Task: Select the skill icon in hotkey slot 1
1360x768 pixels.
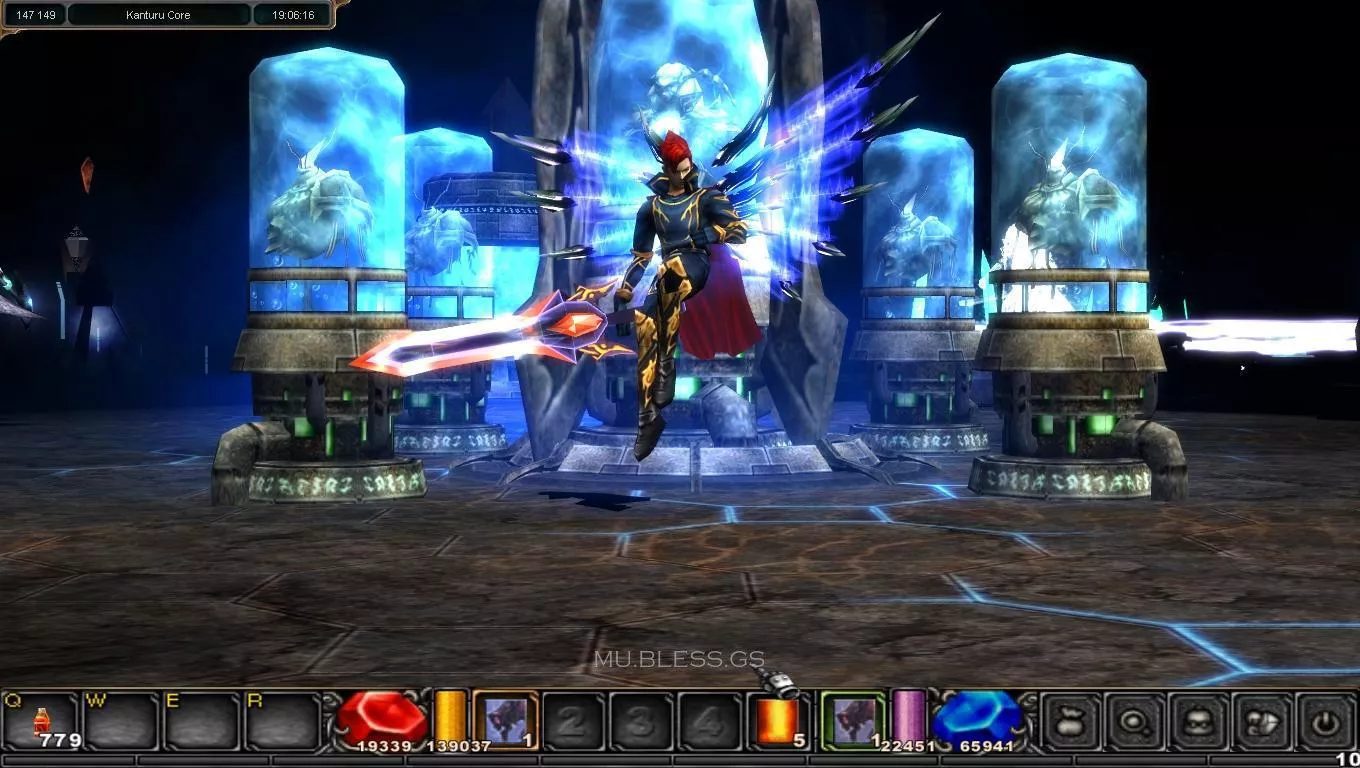Action: point(506,720)
